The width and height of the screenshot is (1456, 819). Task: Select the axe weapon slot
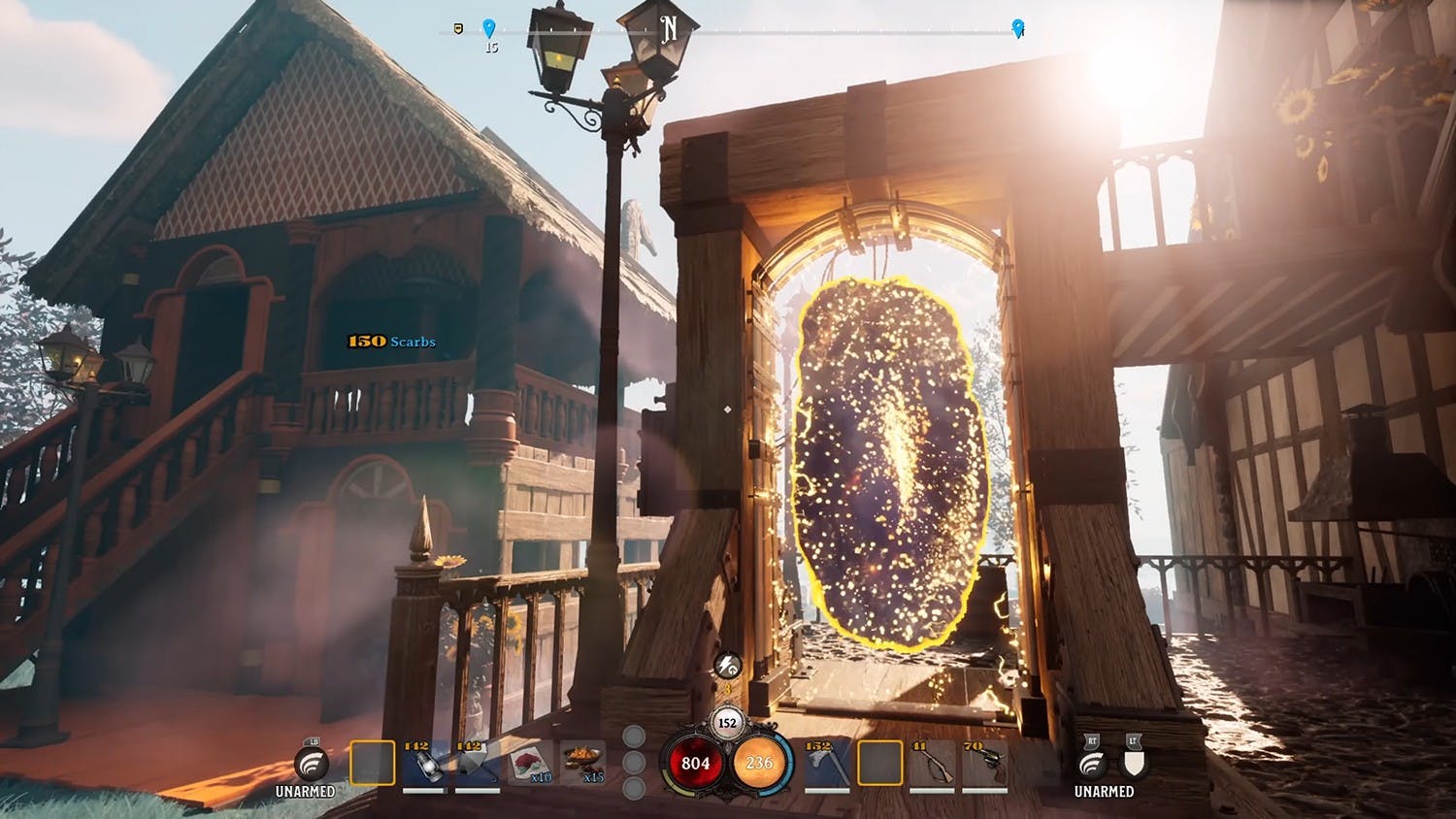(827, 766)
